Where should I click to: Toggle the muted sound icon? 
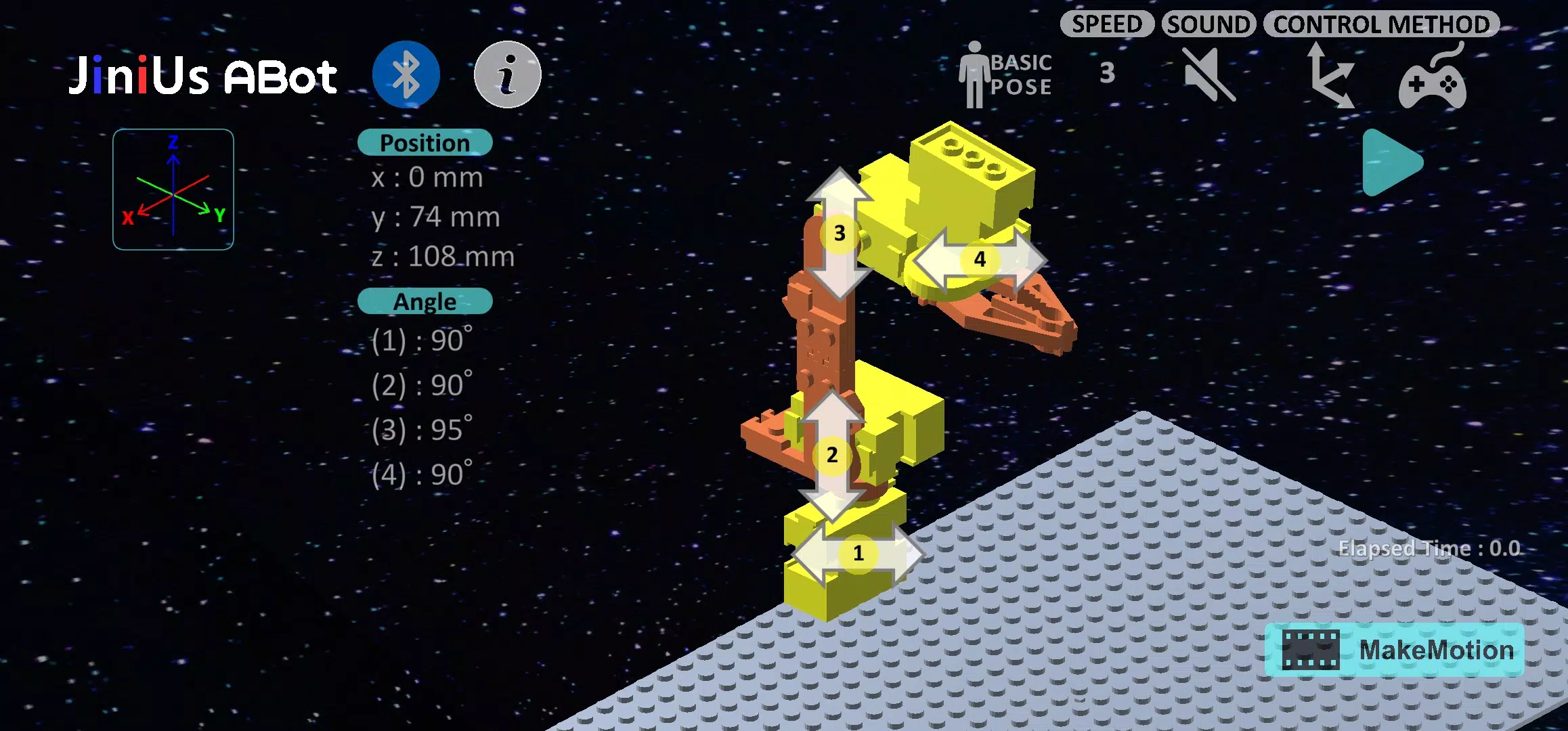pos(1209,74)
